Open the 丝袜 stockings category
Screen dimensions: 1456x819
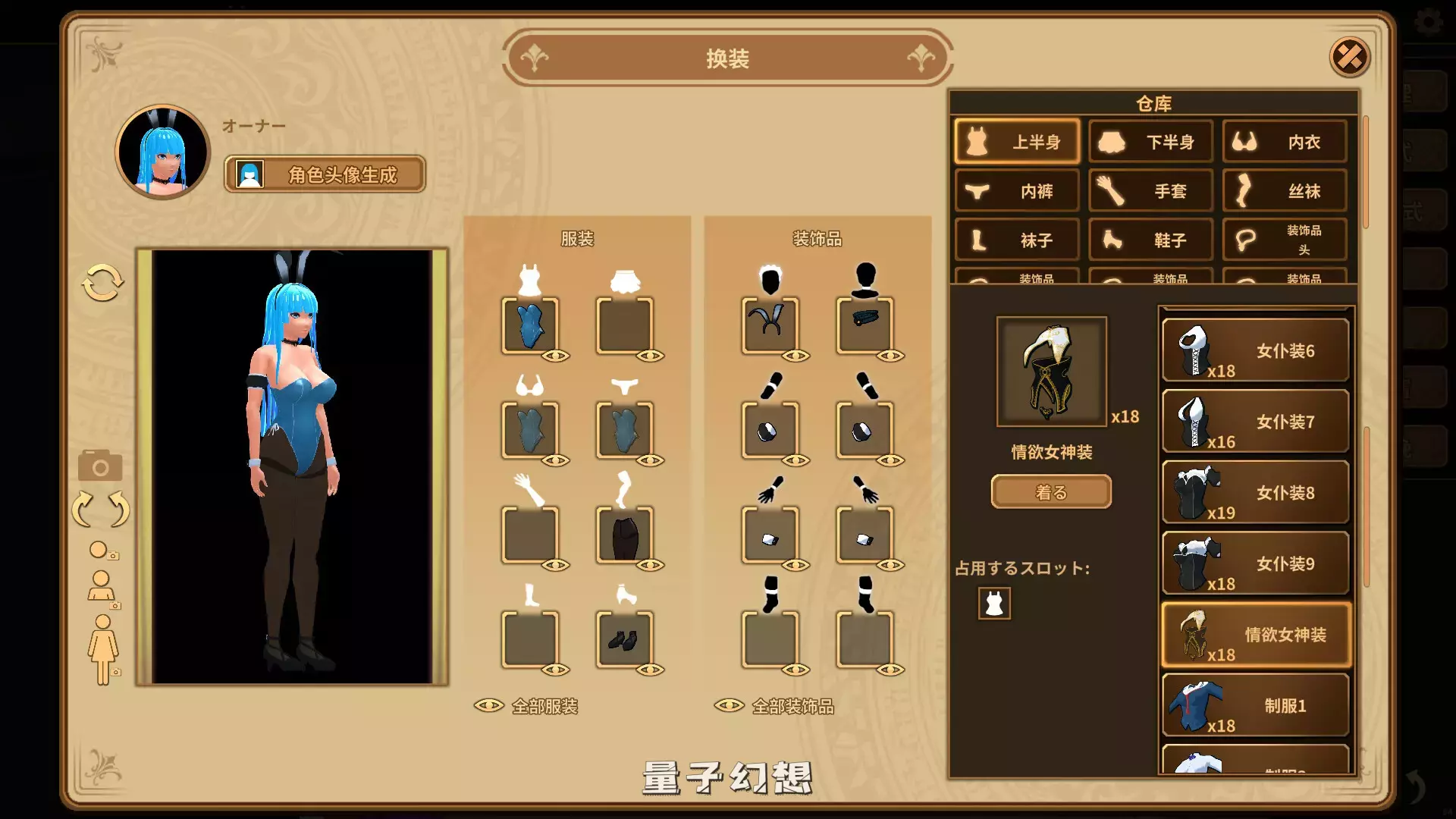click(x=1284, y=191)
